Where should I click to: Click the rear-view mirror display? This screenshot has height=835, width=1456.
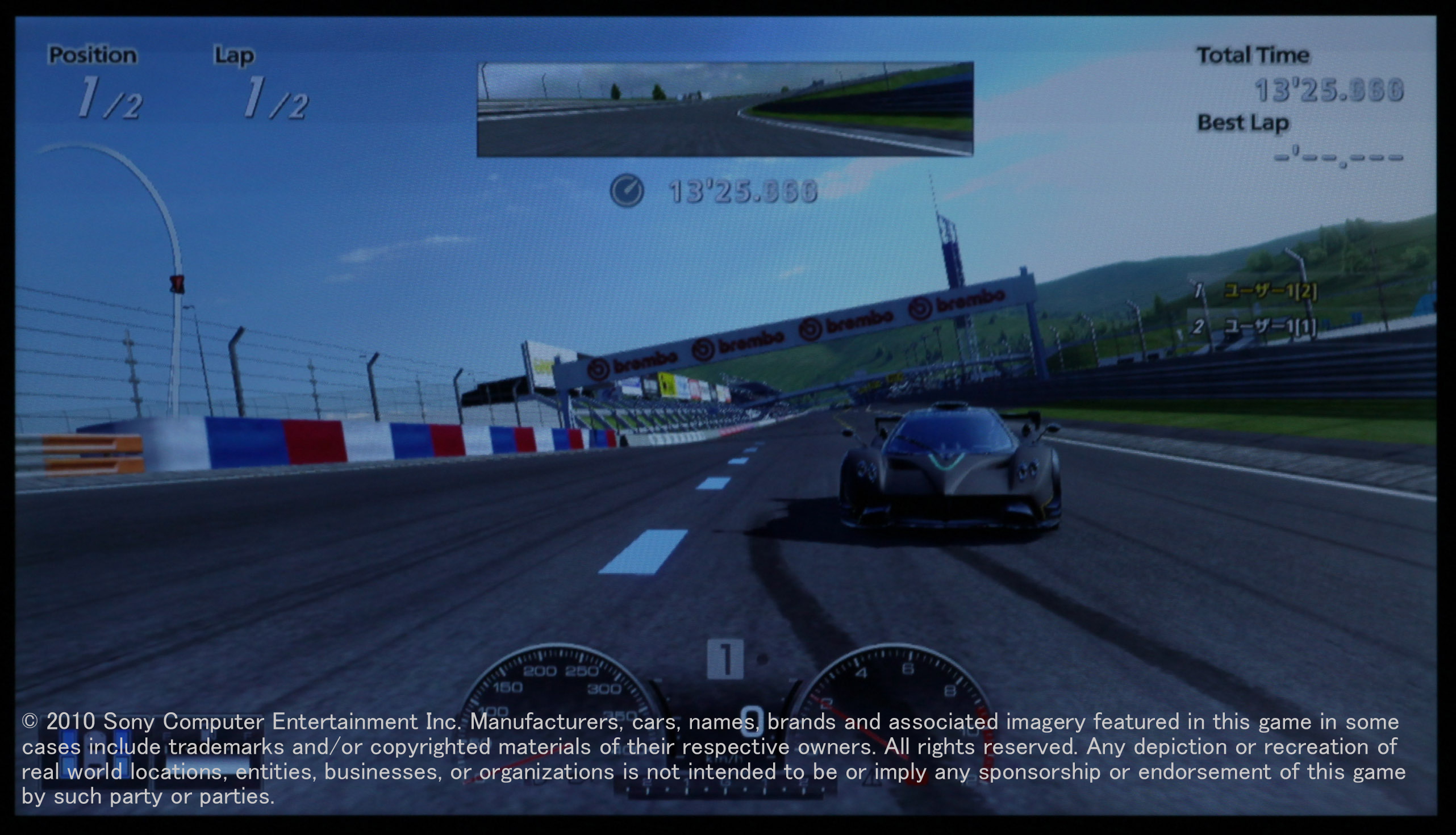(x=725, y=109)
